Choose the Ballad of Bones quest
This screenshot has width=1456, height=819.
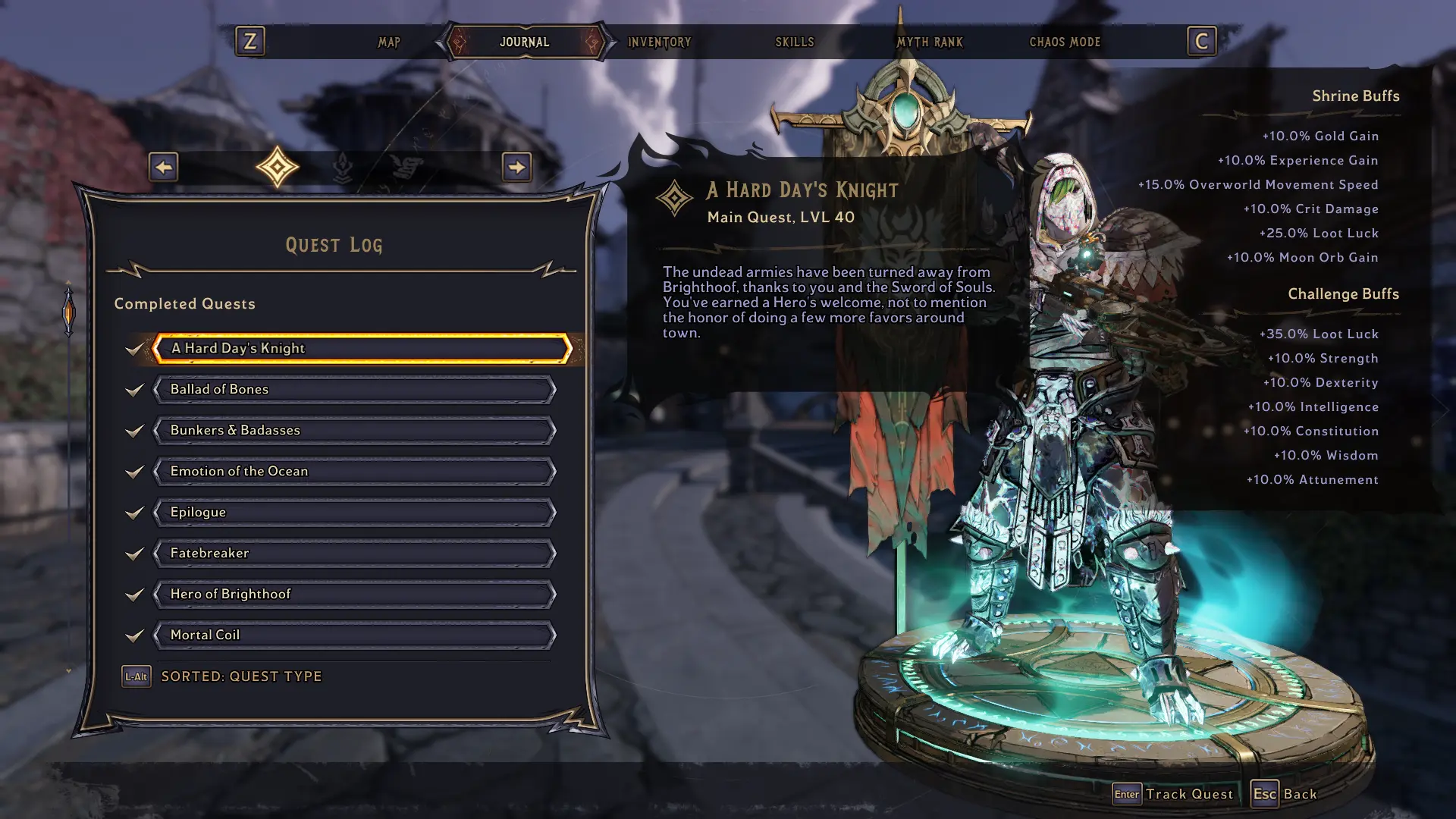click(x=355, y=389)
